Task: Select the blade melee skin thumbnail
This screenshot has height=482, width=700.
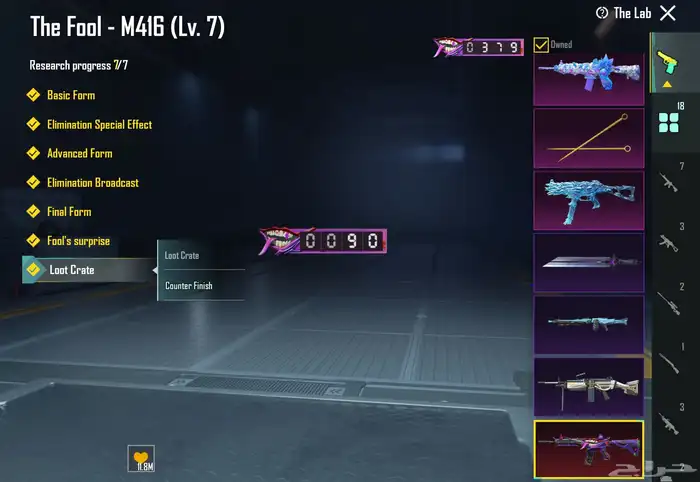Action: pos(588,262)
